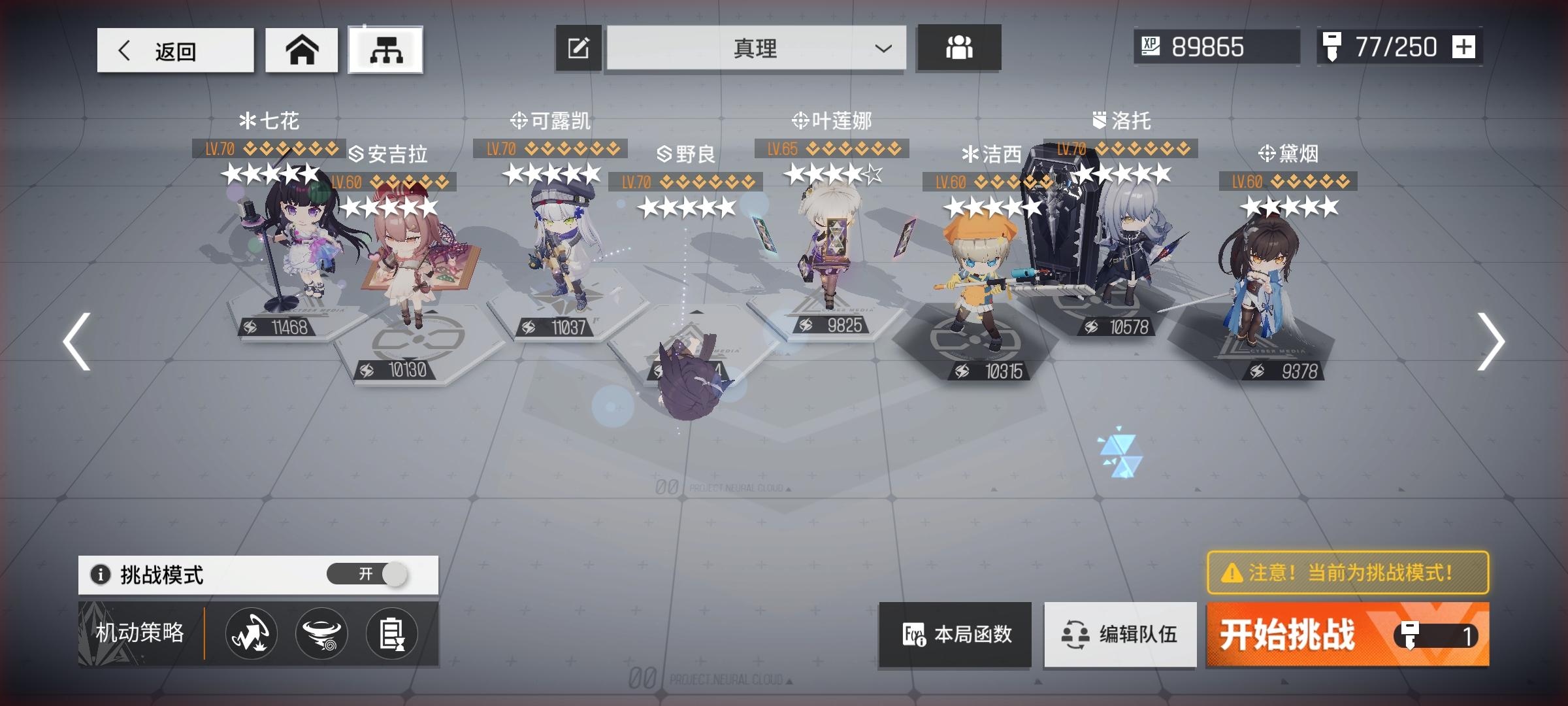Select the tornado strategy skill icon
Image resolution: width=1568 pixels, height=706 pixels.
321,633
